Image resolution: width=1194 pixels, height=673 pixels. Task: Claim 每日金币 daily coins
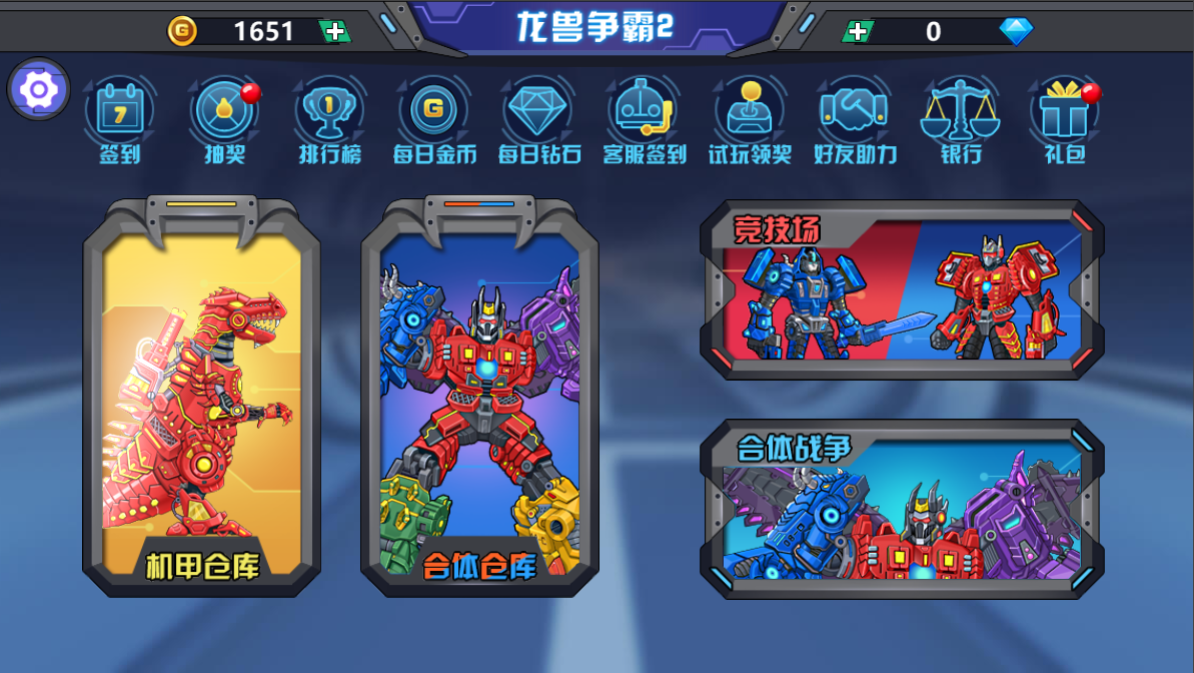coord(434,120)
